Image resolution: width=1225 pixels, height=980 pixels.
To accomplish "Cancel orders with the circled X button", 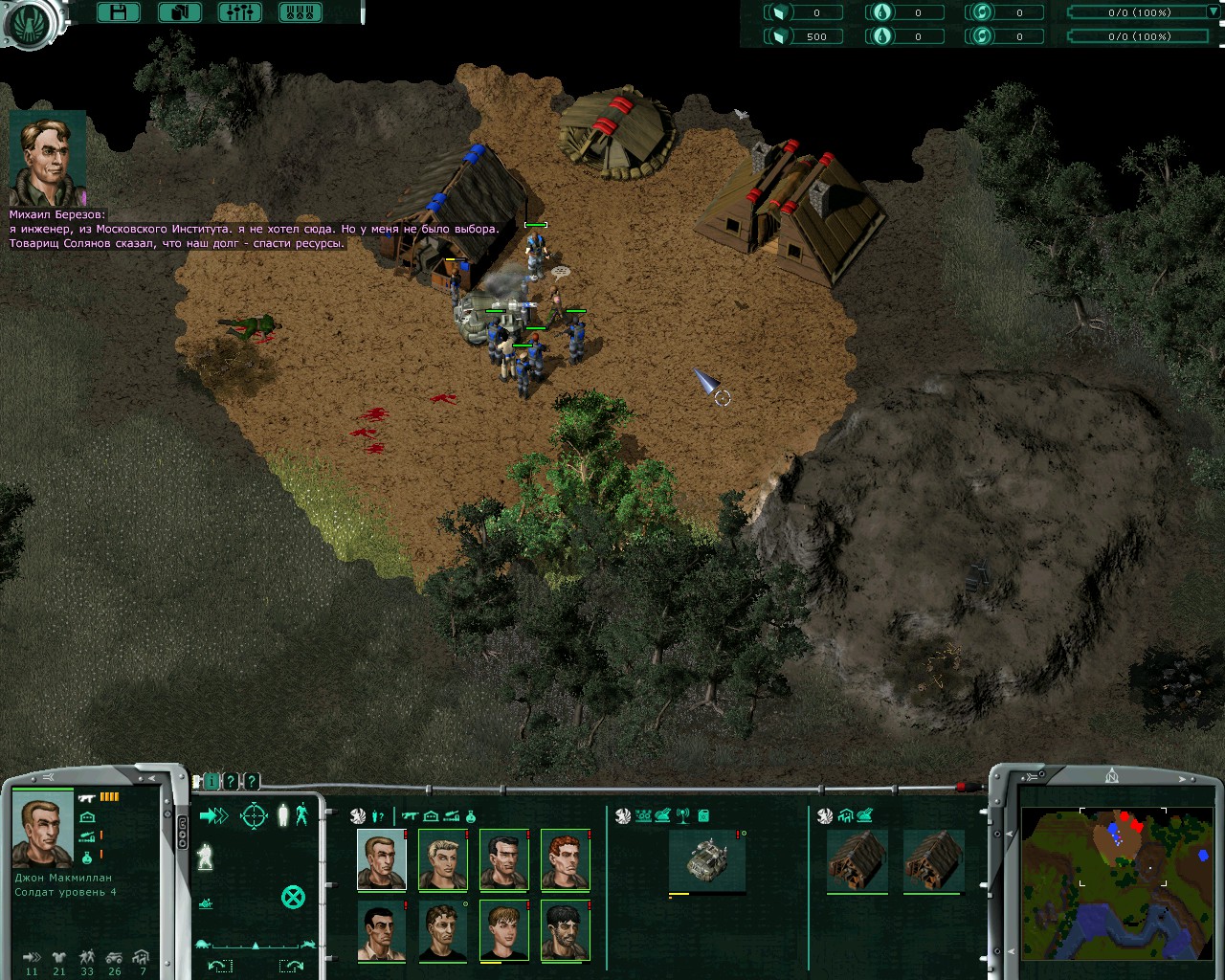I will point(293,897).
